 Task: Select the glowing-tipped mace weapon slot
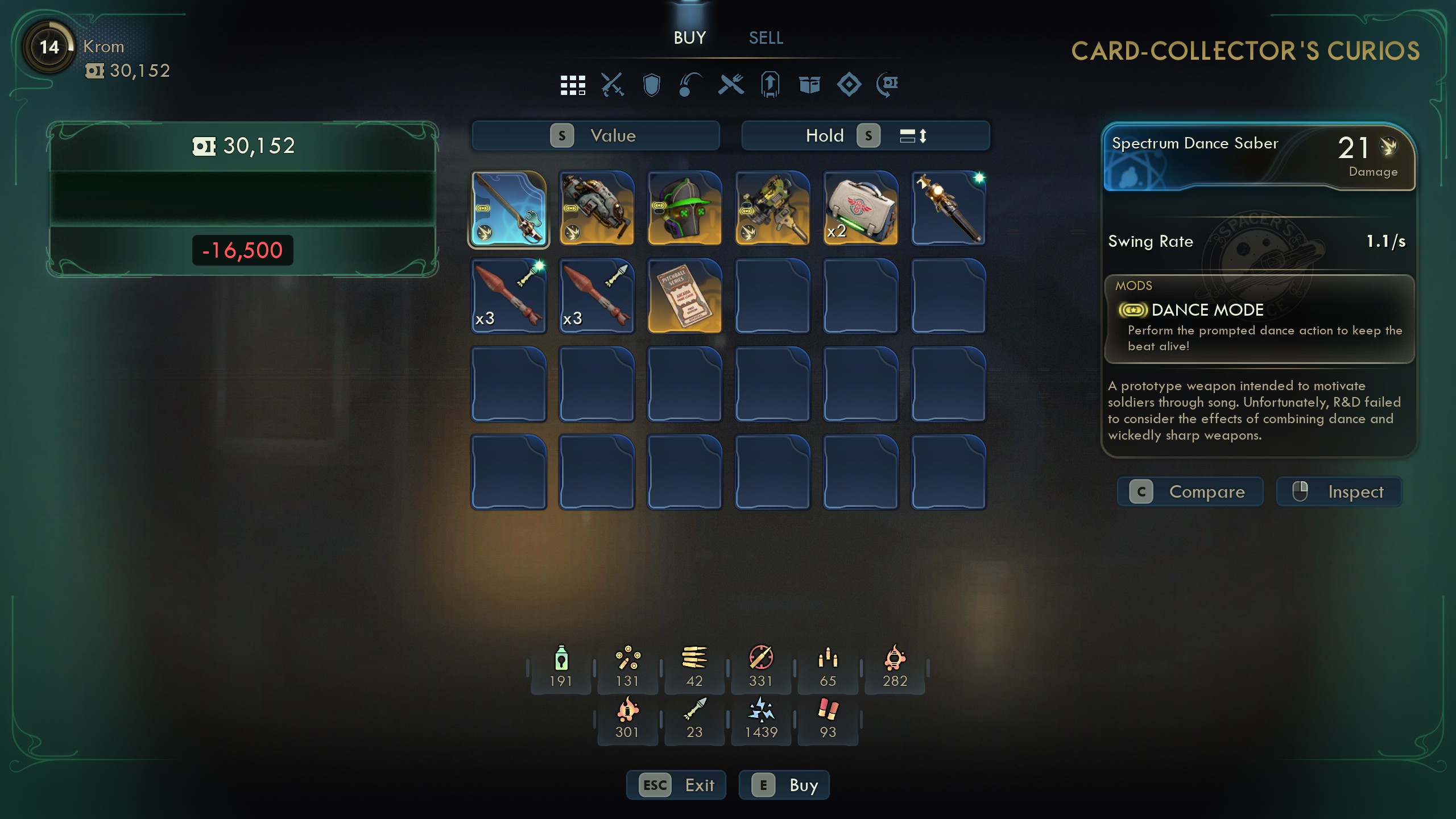[x=948, y=209]
